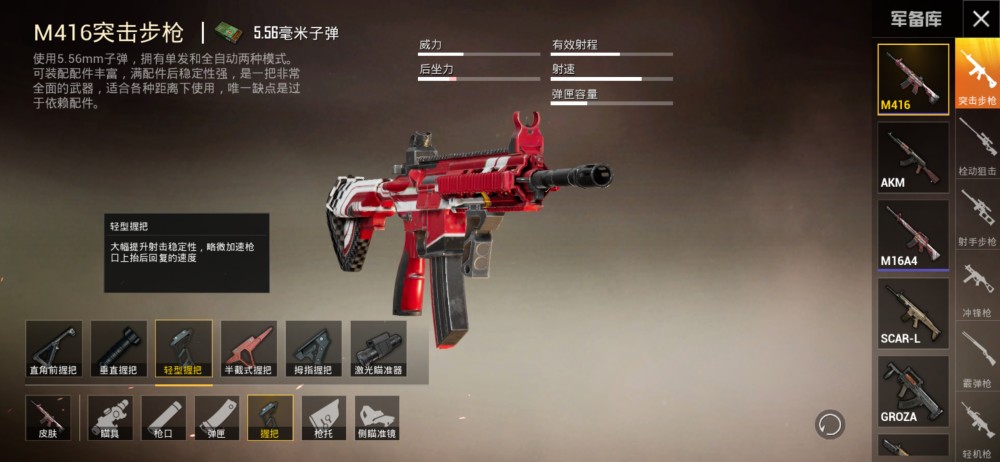
Task: Click the circular rotate reset button
Action: (828, 424)
